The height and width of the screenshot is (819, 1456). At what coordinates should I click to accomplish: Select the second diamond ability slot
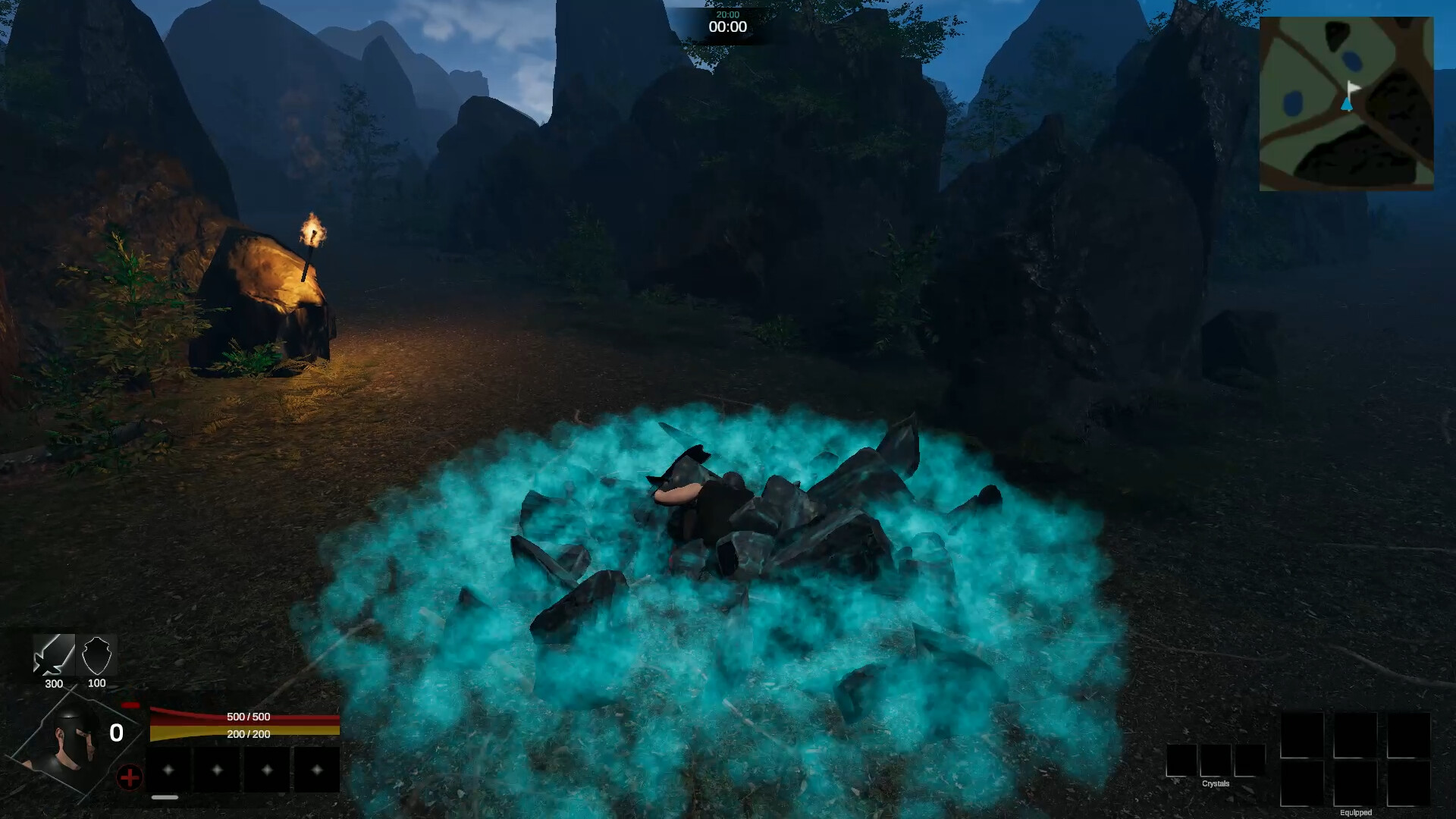(217, 770)
